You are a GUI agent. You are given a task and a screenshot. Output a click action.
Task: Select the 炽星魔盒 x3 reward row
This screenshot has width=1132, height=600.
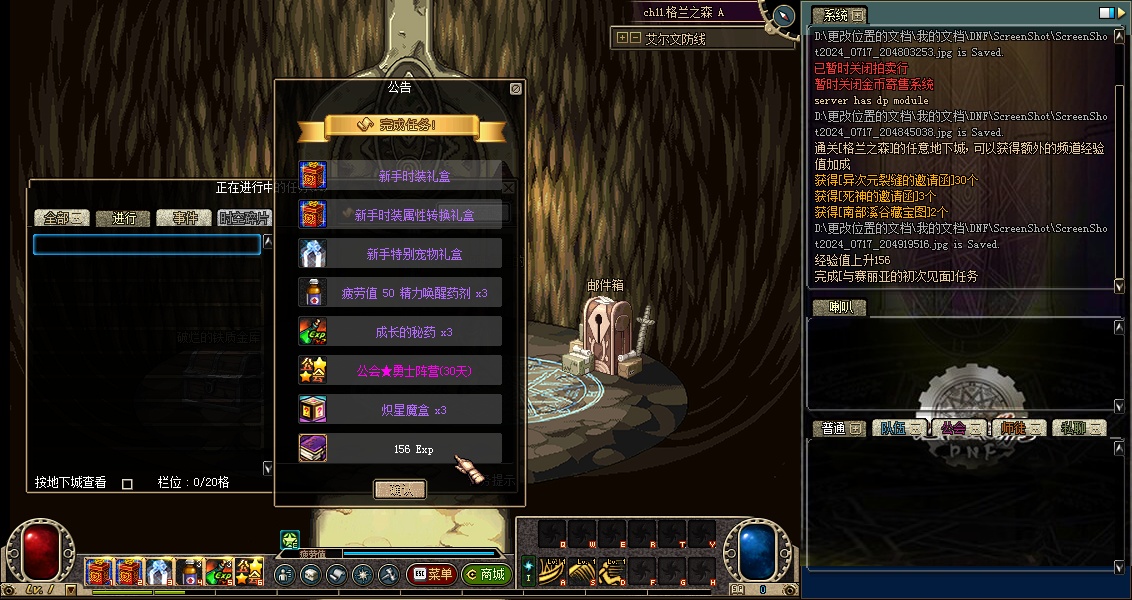coord(400,410)
